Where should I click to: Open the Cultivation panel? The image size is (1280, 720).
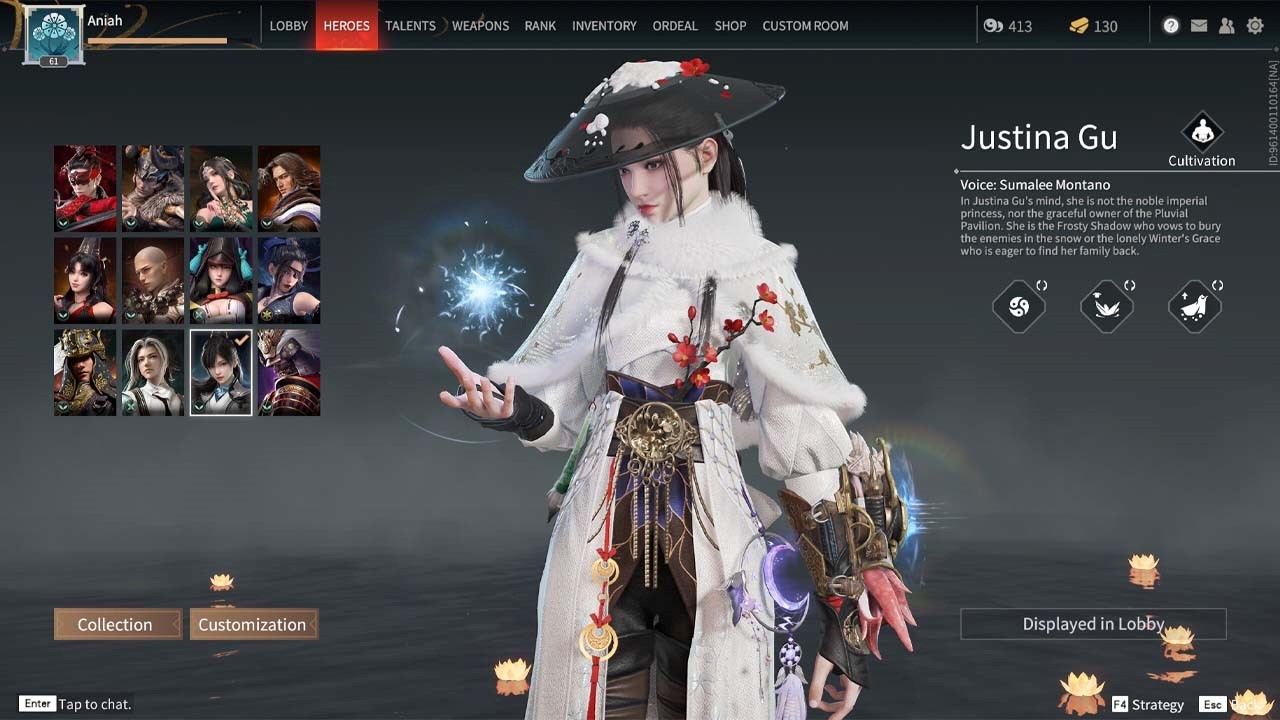[x=1201, y=139]
